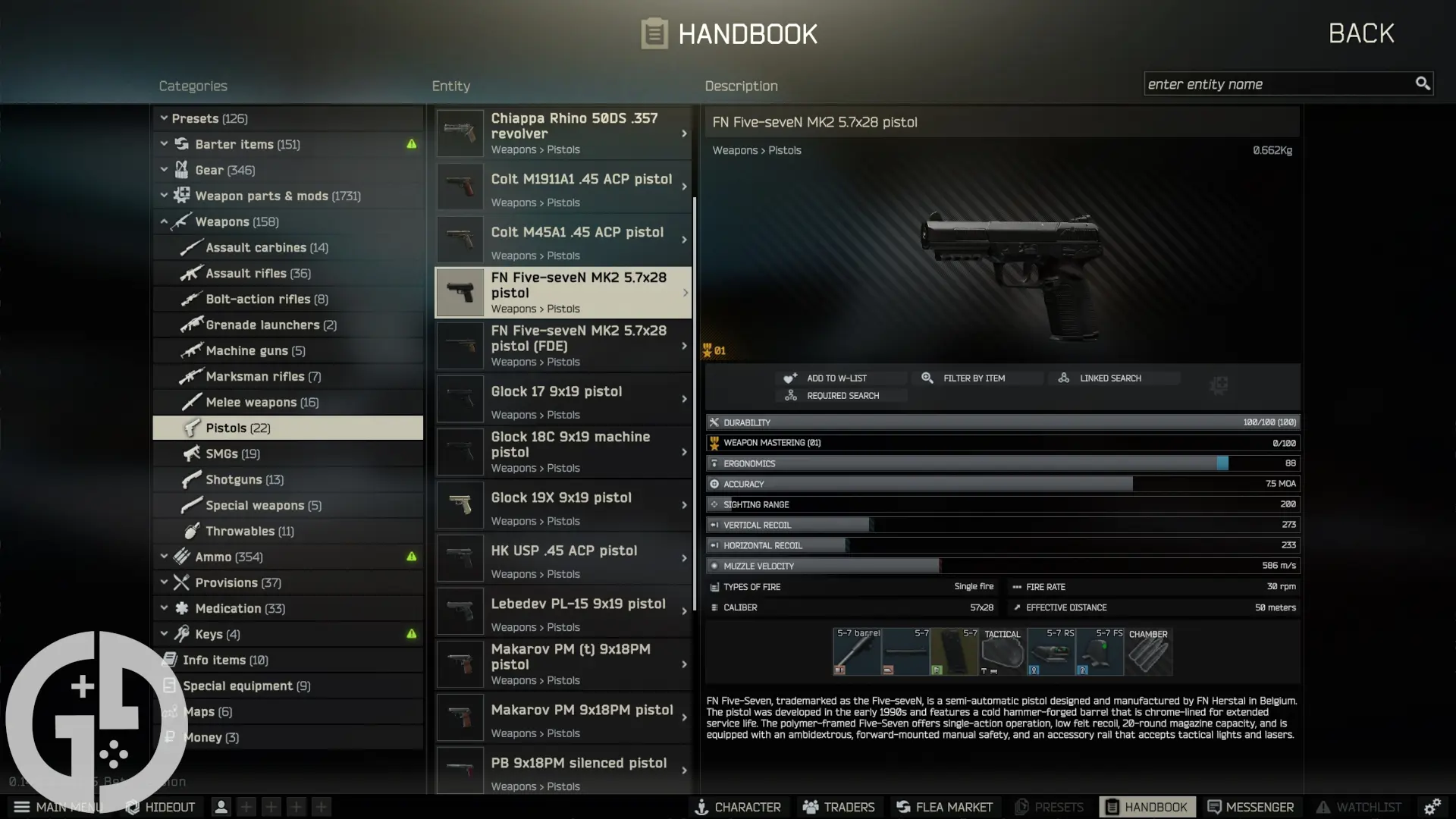Collapse the Weapons category
This screenshot has width=1456, height=819.
pos(165,221)
